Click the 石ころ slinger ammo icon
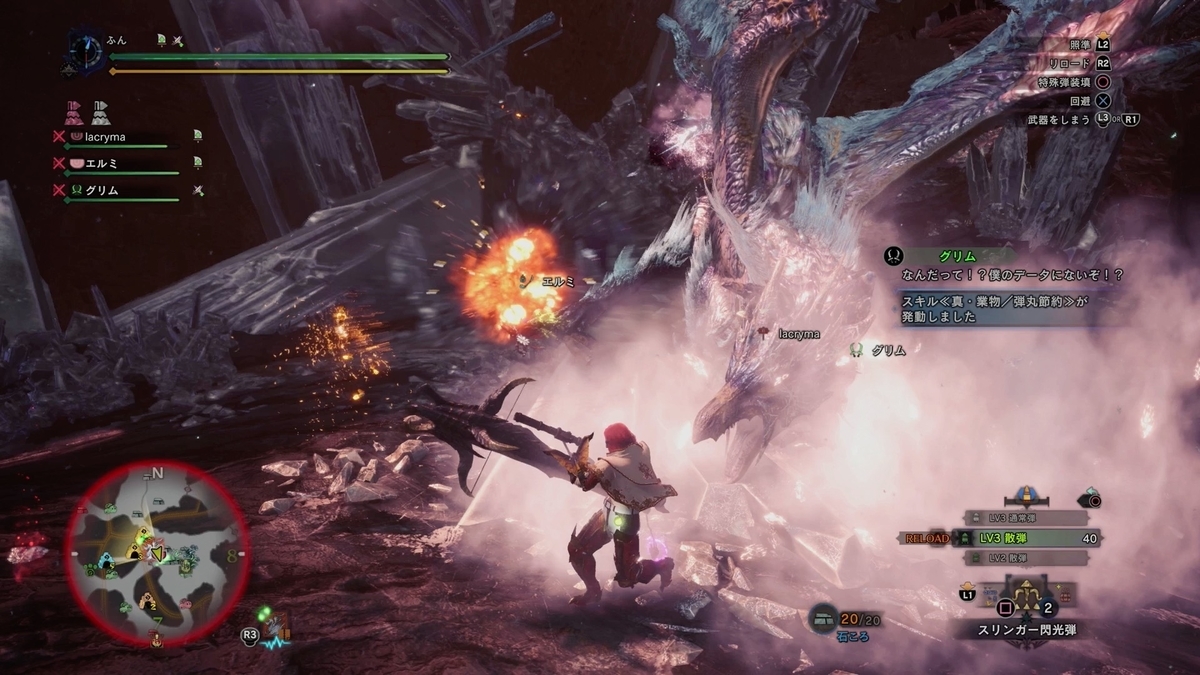Screen dimensions: 1200x675 pyautogui.click(x=823, y=620)
